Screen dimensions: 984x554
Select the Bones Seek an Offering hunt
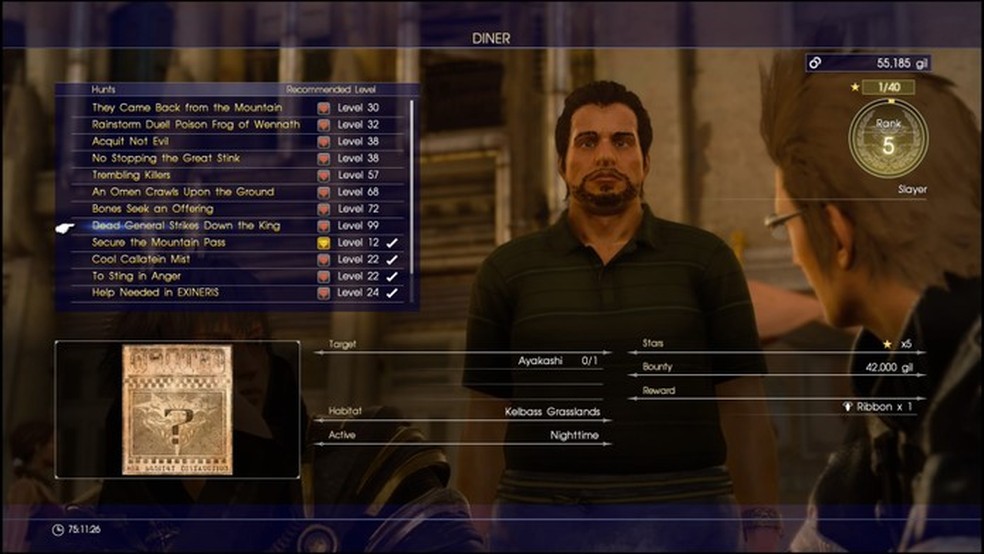152,209
